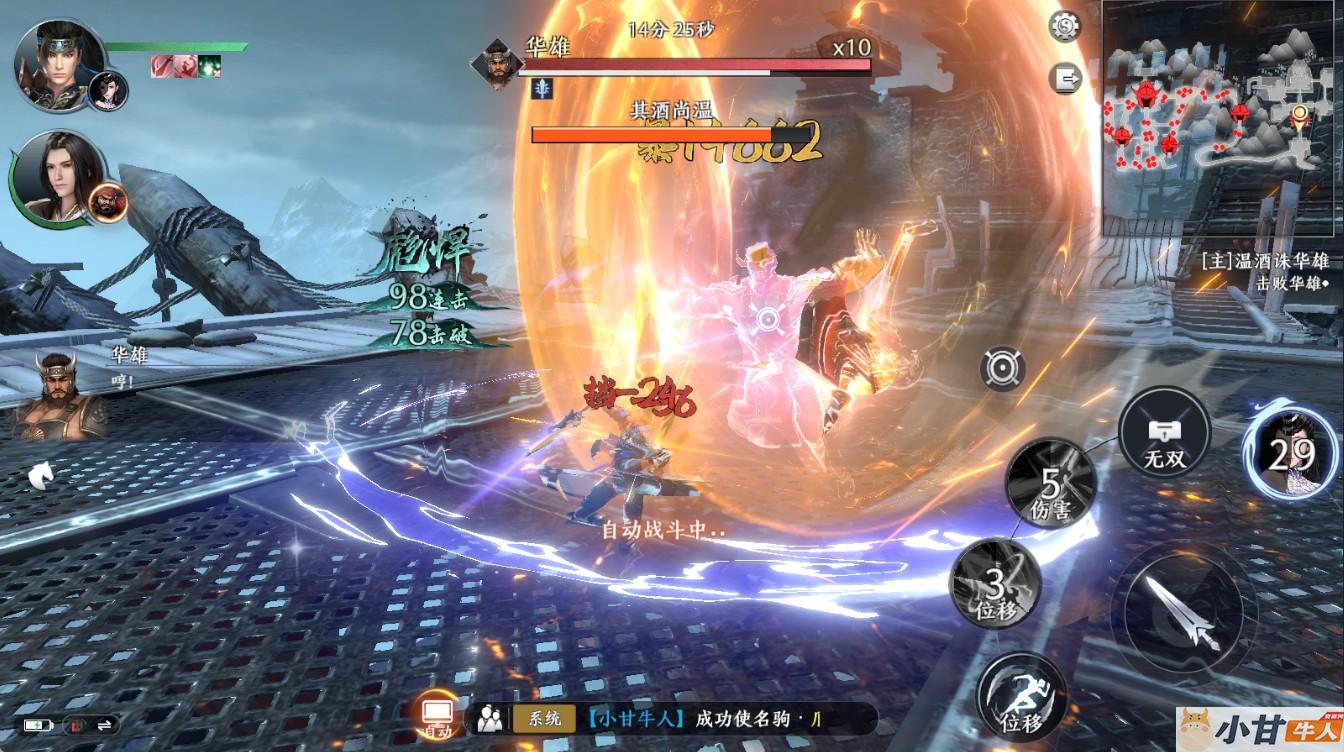The image size is (1344, 752).
Task: Open the friends icon beside the chat bar
Action: [x=490, y=718]
